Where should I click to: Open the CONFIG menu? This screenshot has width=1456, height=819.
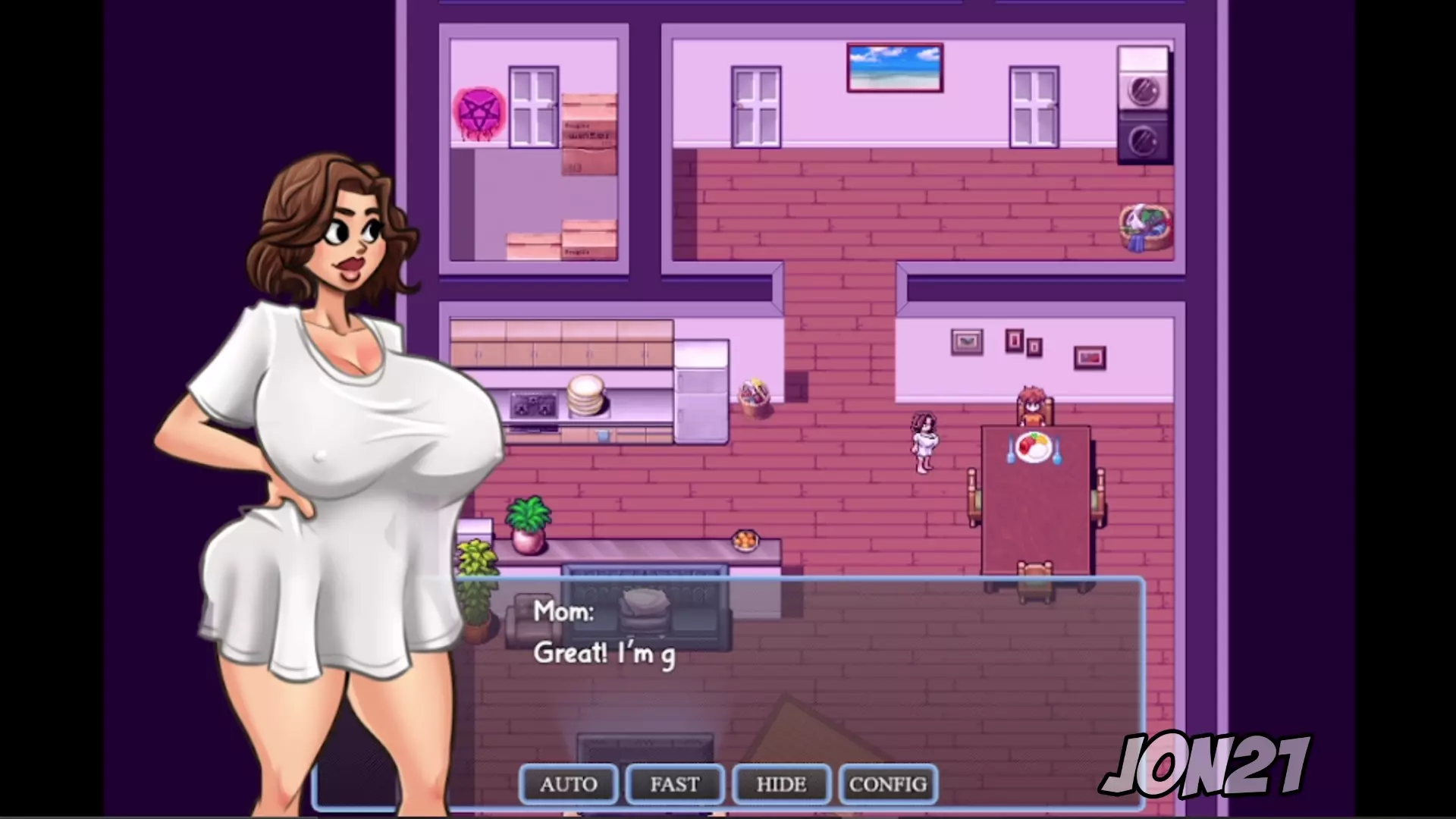(888, 784)
